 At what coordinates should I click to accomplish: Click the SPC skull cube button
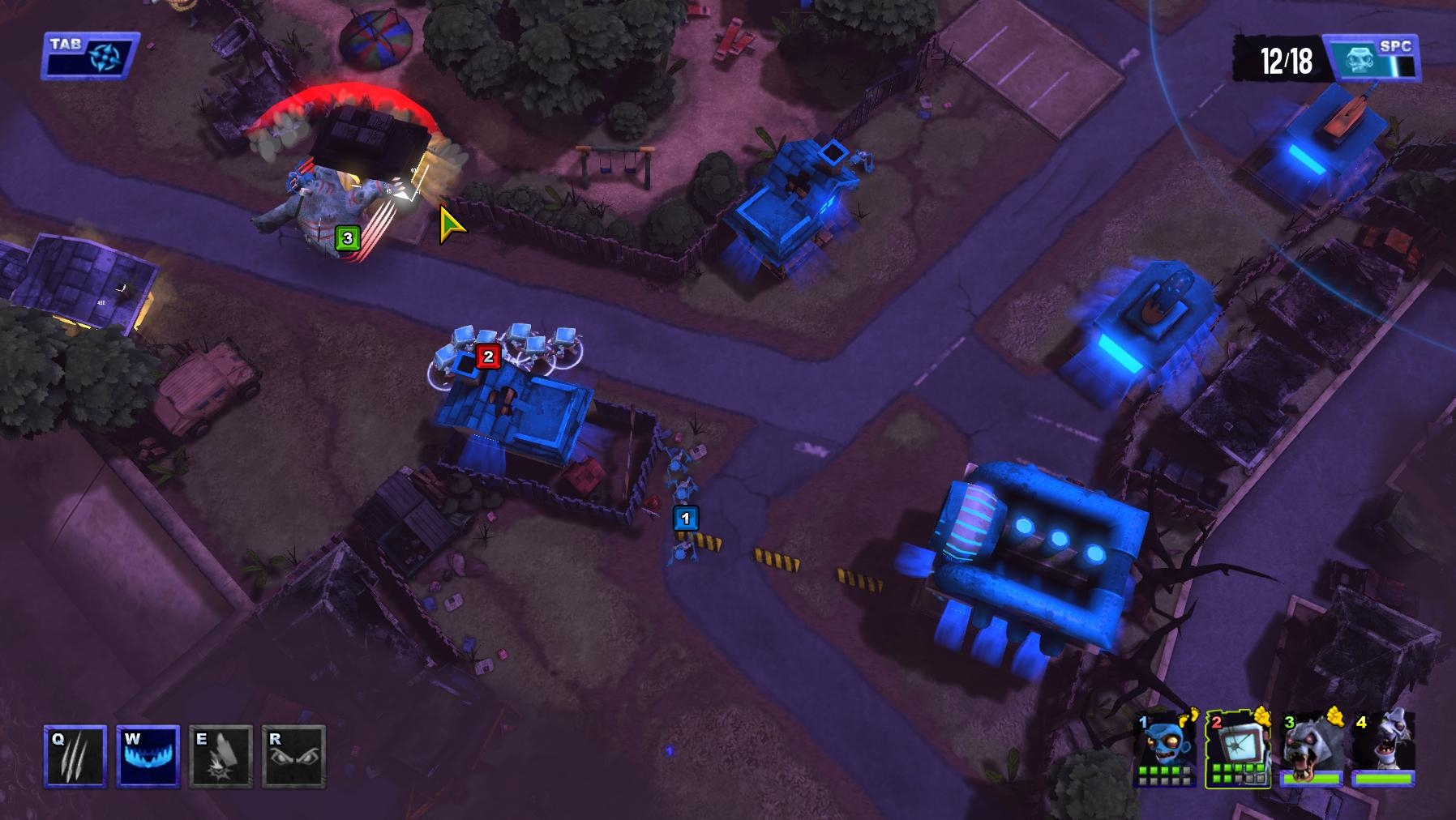1370,58
